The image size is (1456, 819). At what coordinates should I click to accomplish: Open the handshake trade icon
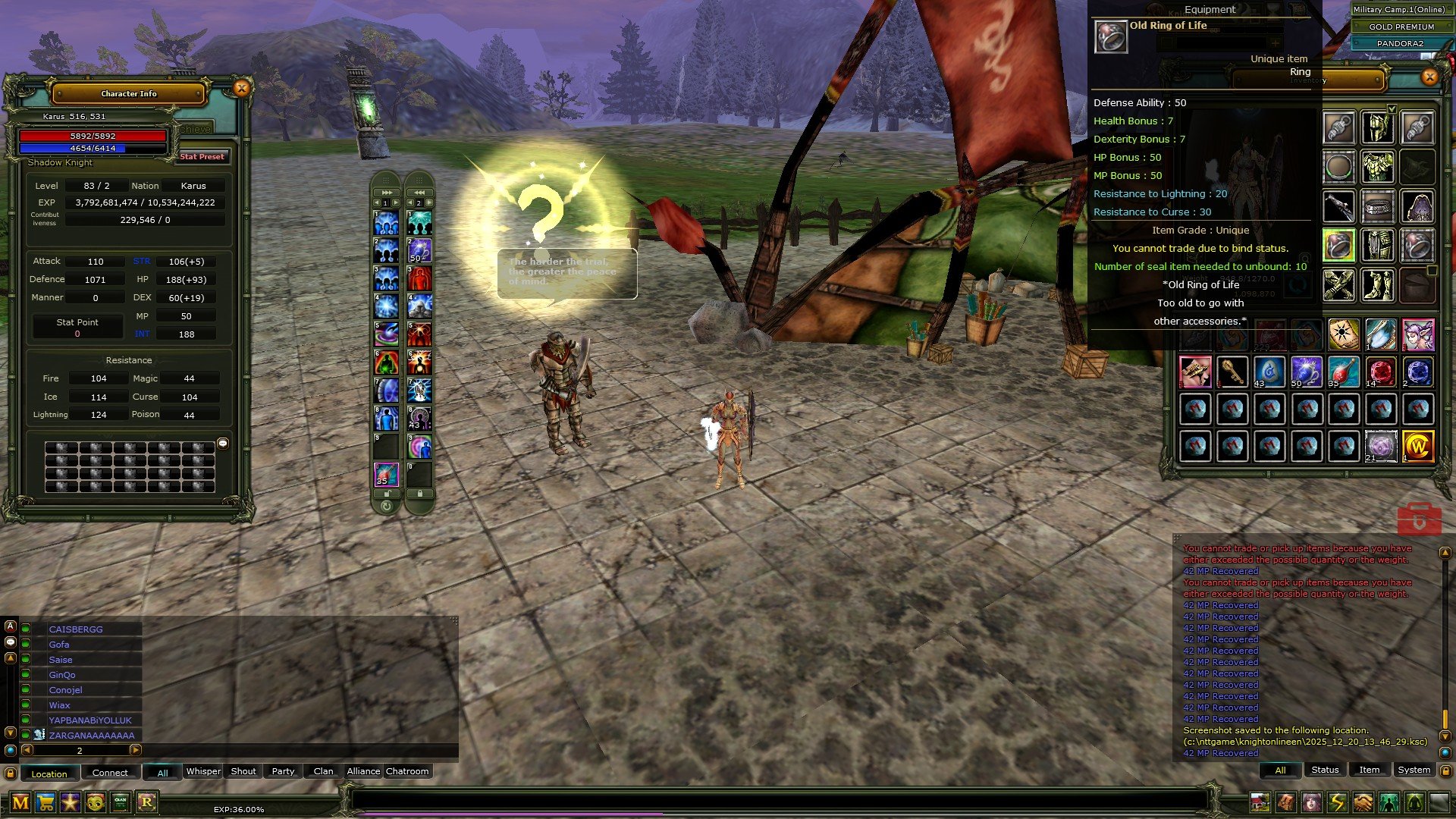1363,802
